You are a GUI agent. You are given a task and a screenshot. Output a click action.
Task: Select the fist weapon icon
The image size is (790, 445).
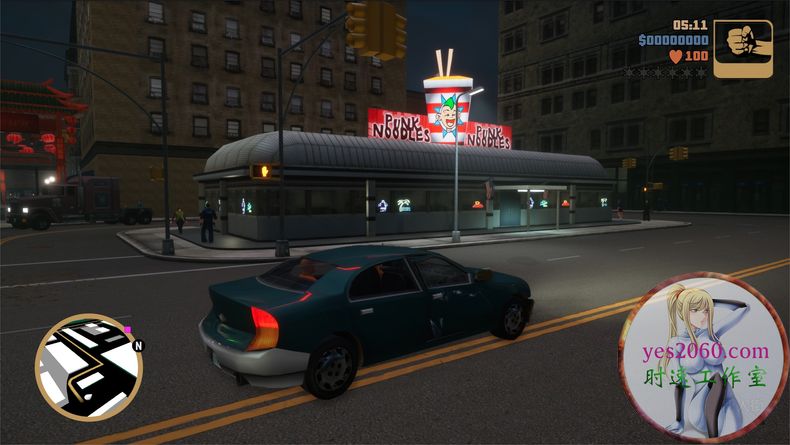pos(743,48)
